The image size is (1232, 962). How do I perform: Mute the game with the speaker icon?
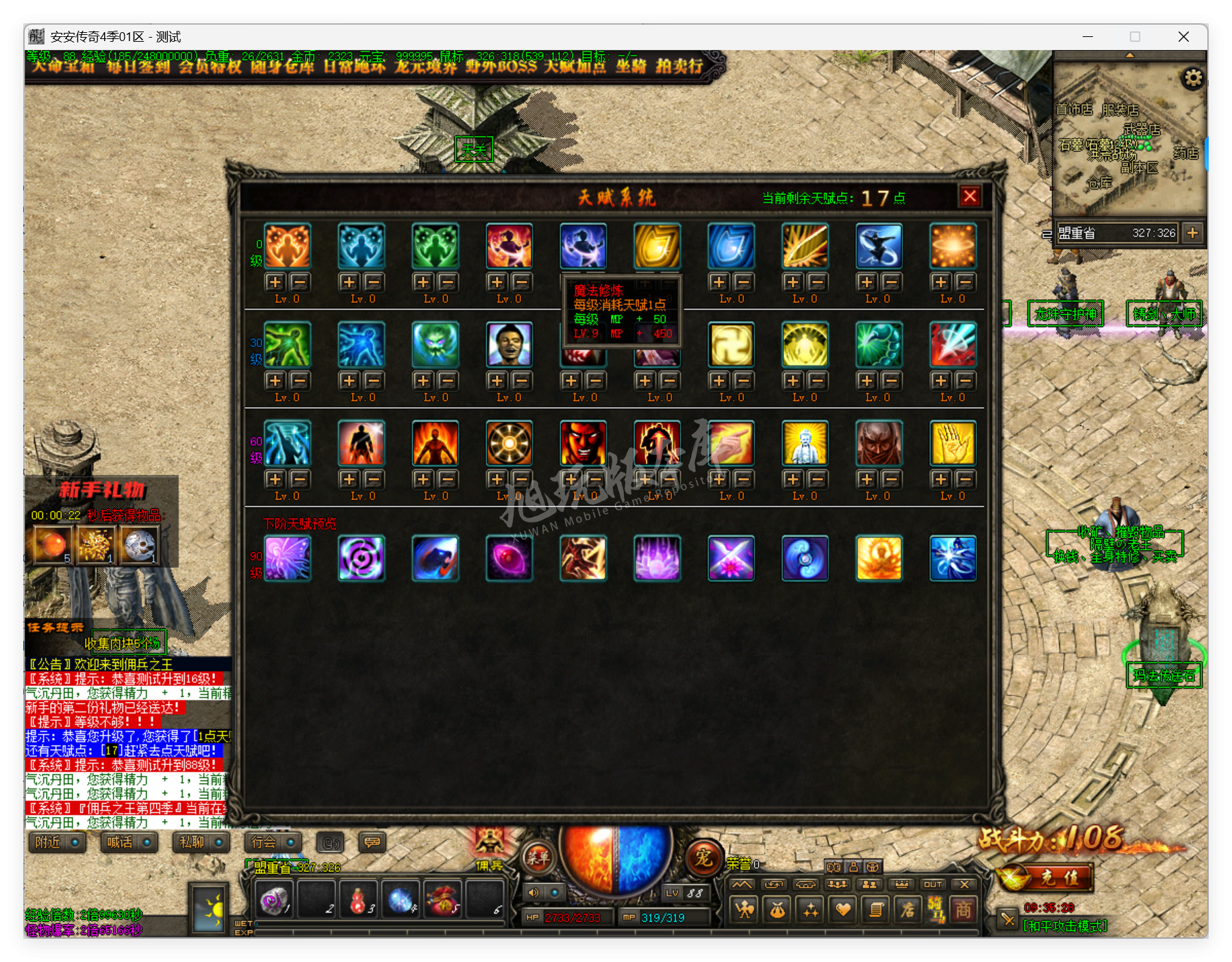point(533,893)
